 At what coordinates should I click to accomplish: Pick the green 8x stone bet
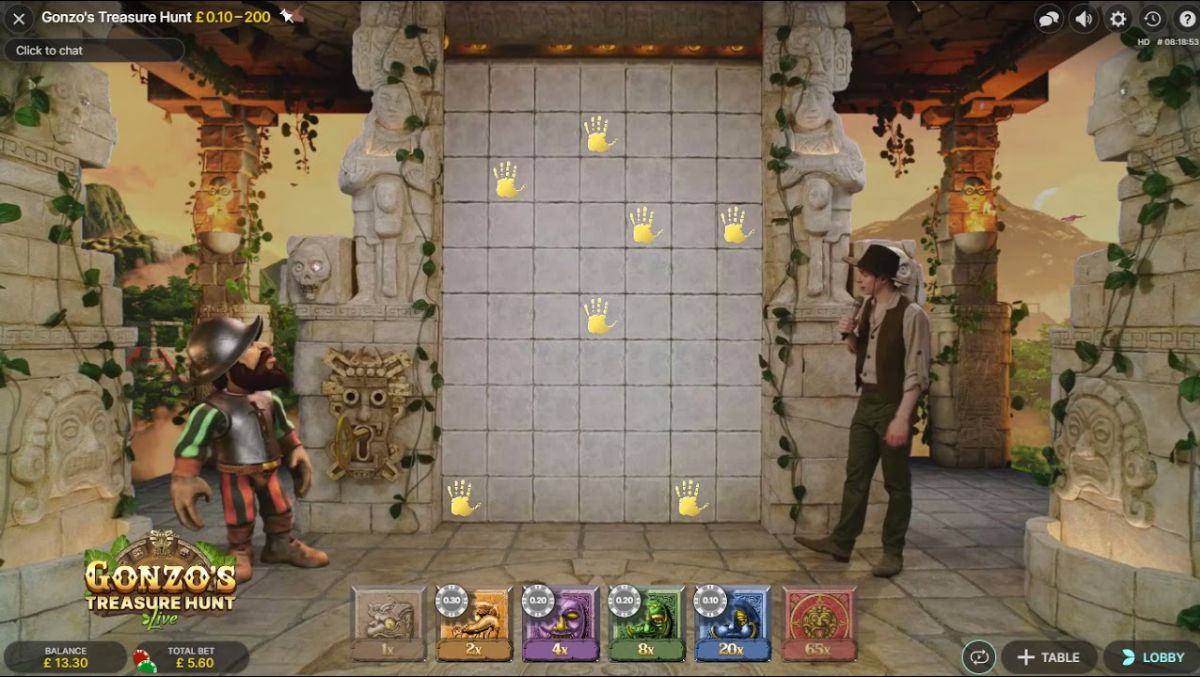click(x=647, y=622)
